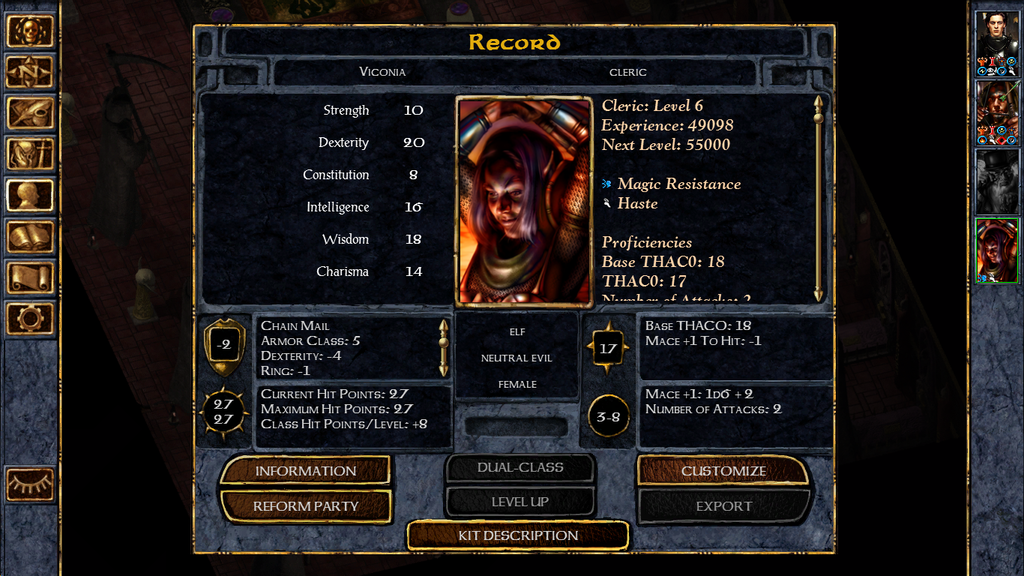
Task: Open the inventory screen from the sidebar
Action: [x=30, y=154]
